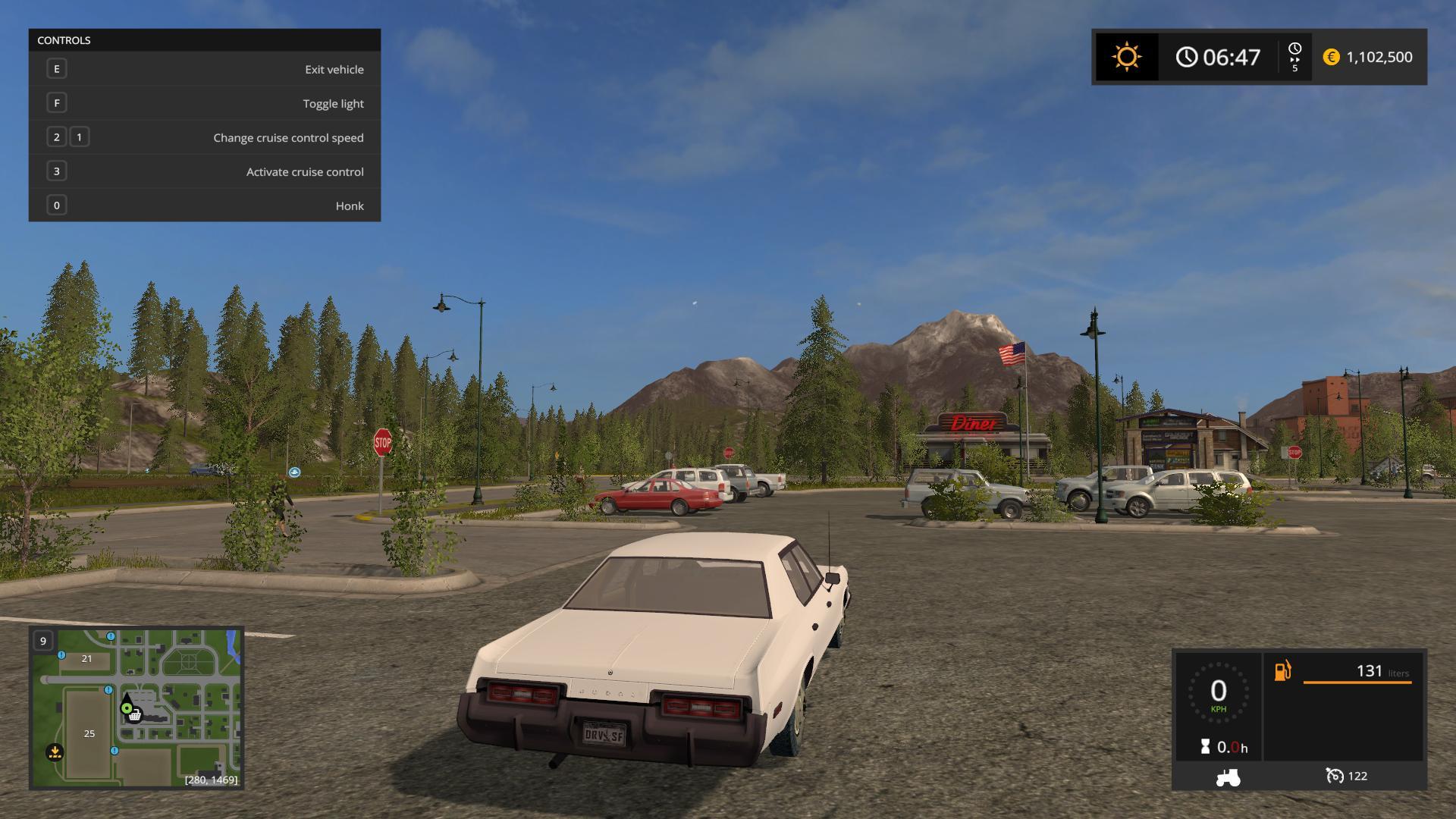
Task: Click the tractor icon in vehicle panel
Action: tap(1228, 777)
